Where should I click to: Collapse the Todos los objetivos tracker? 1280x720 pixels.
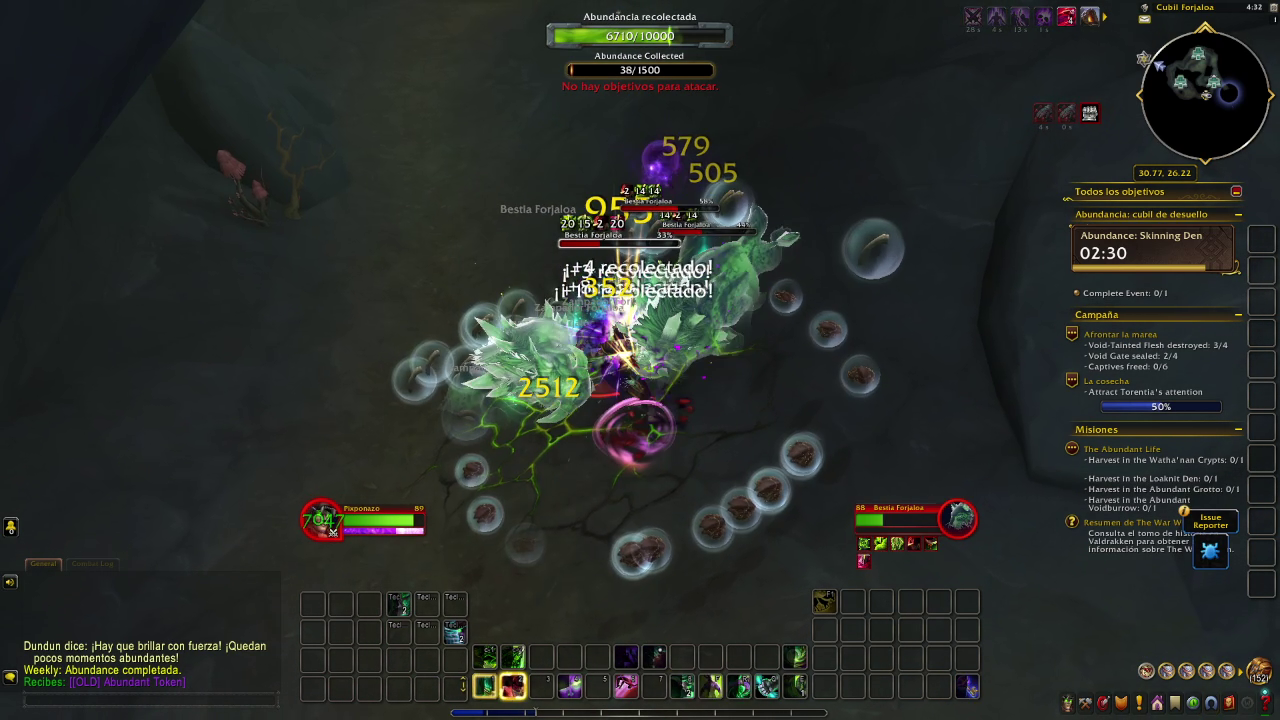pos(1236,192)
